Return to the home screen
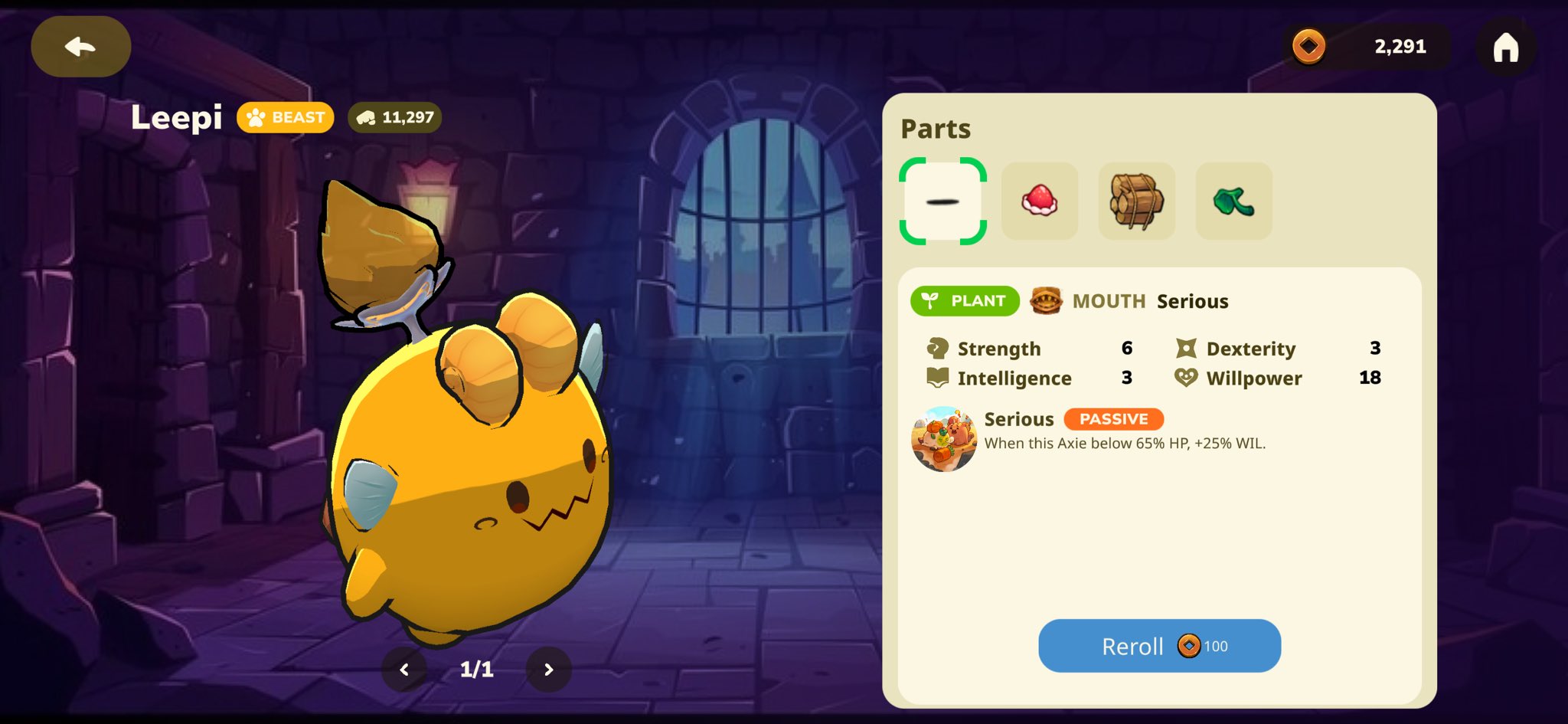Image resolution: width=1568 pixels, height=724 pixels. (1505, 48)
